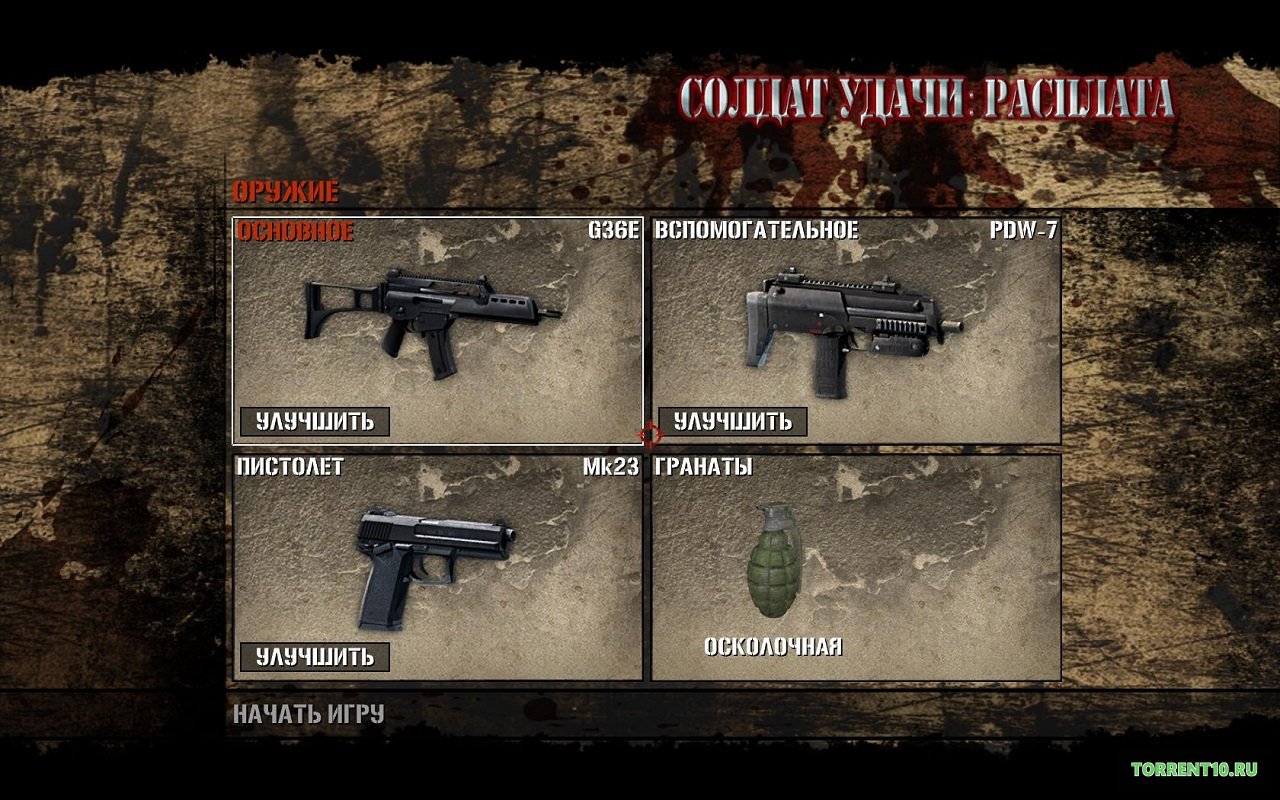Upgrade the Mk23 pistol
Viewport: 1280px width, 800px height.
[x=315, y=657]
